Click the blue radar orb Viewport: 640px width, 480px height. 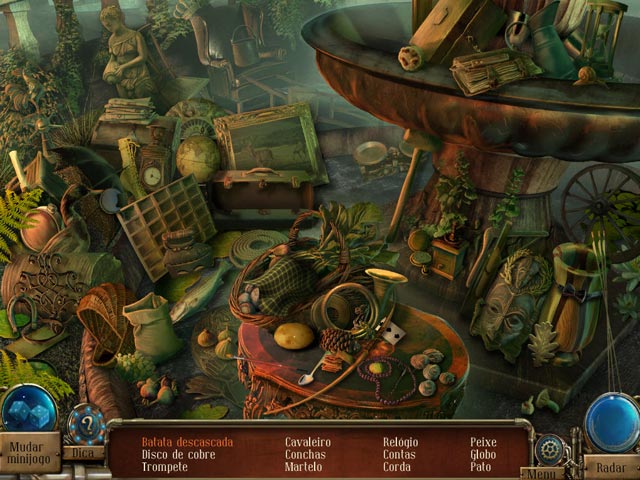click(612, 422)
